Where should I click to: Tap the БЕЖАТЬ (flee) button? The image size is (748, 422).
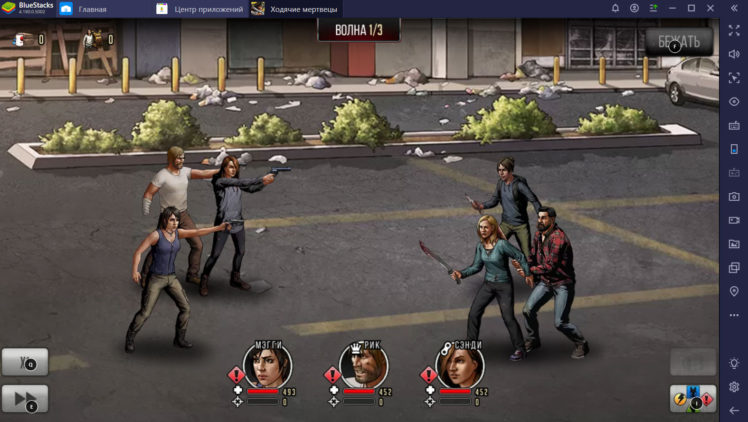click(x=678, y=41)
